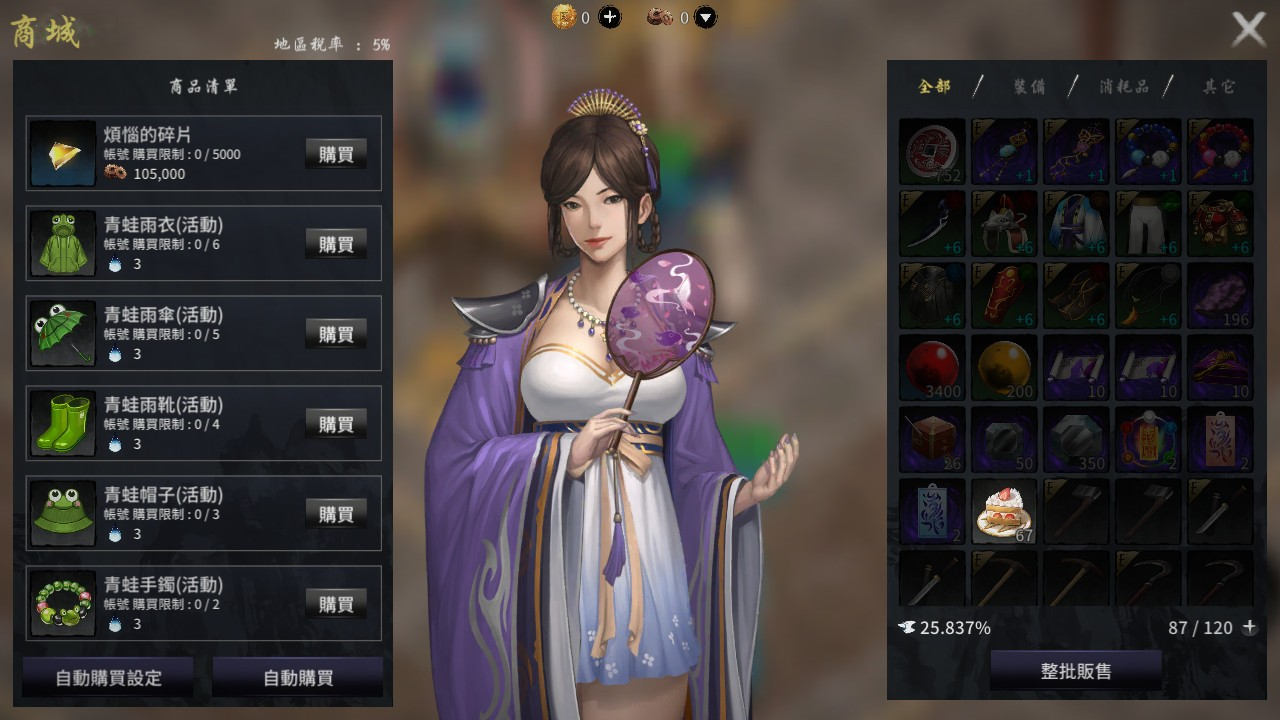Image resolution: width=1280 pixels, height=720 pixels.
Task: Buy the 青蛙帽子 frog hat
Action: click(336, 513)
